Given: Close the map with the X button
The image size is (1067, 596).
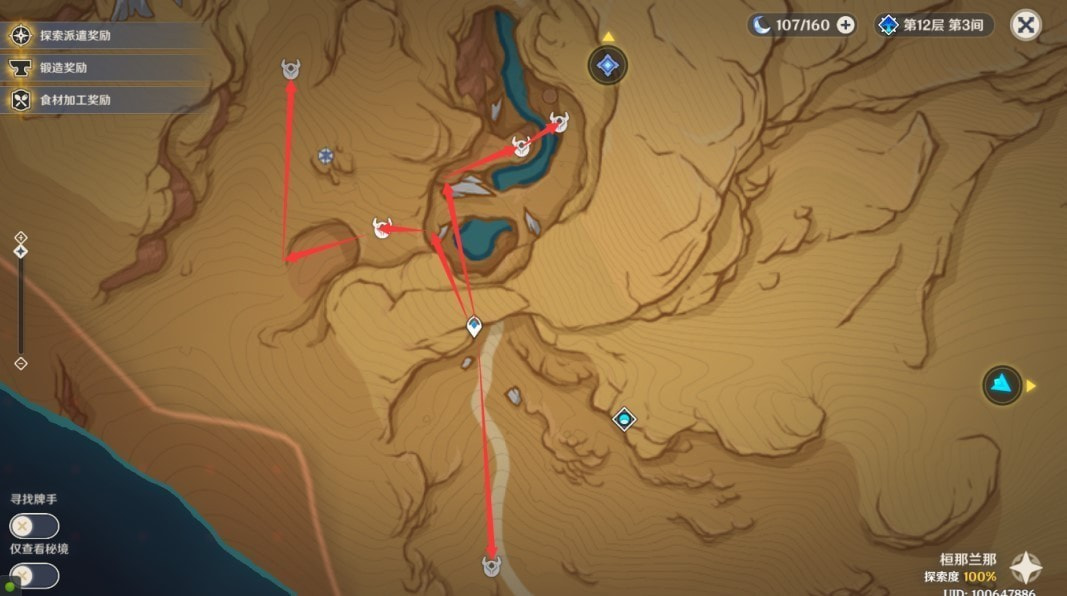Looking at the screenshot, I should coord(1025,25).
